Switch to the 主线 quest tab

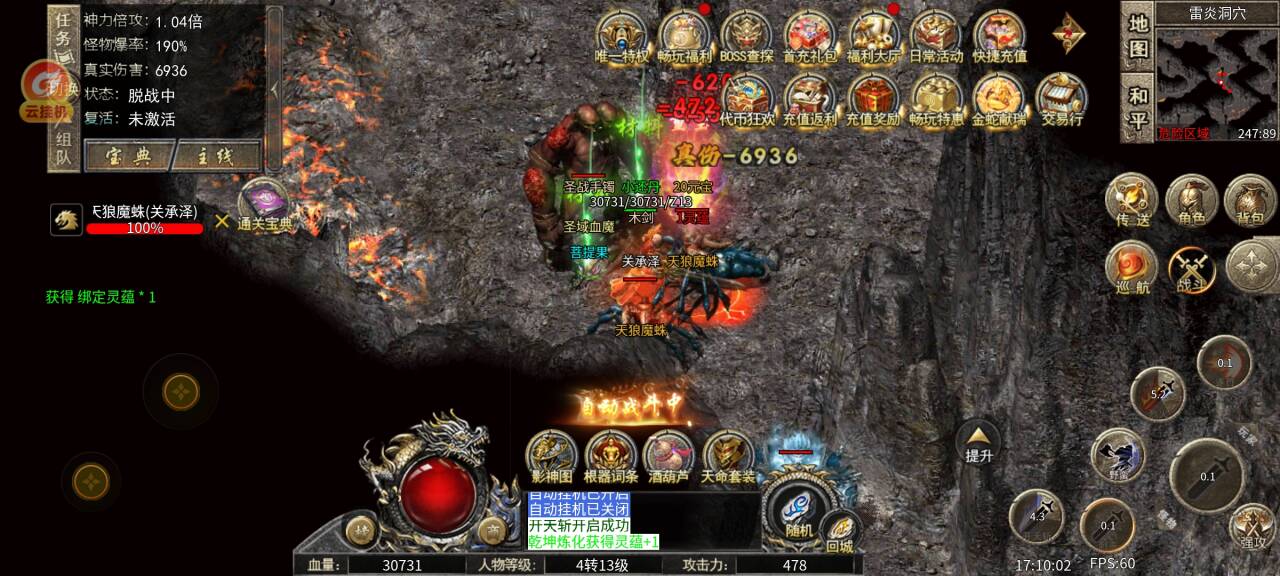(x=215, y=156)
